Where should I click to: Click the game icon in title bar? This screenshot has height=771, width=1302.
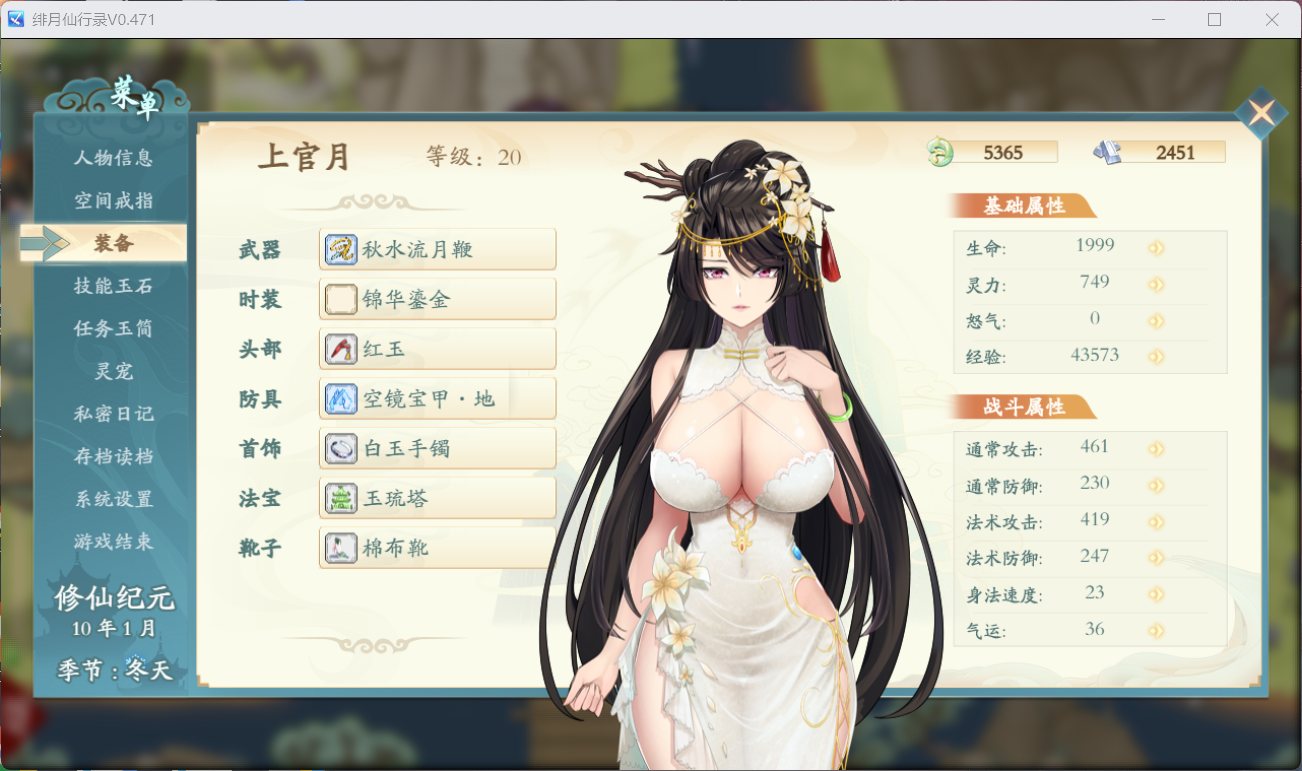[14, 19]
